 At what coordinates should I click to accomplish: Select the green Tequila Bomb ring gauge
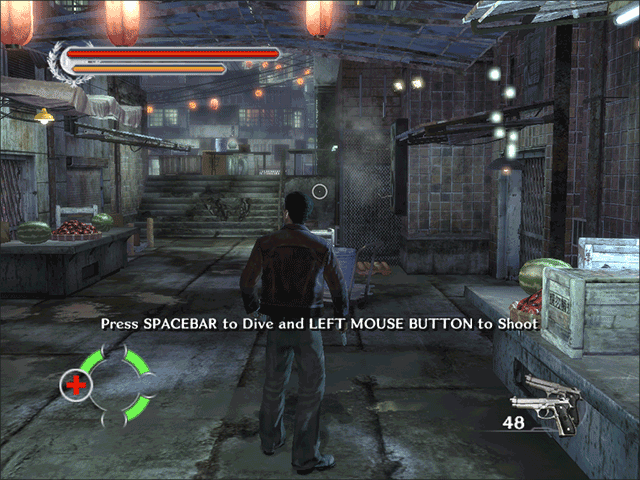click(123, 383)
